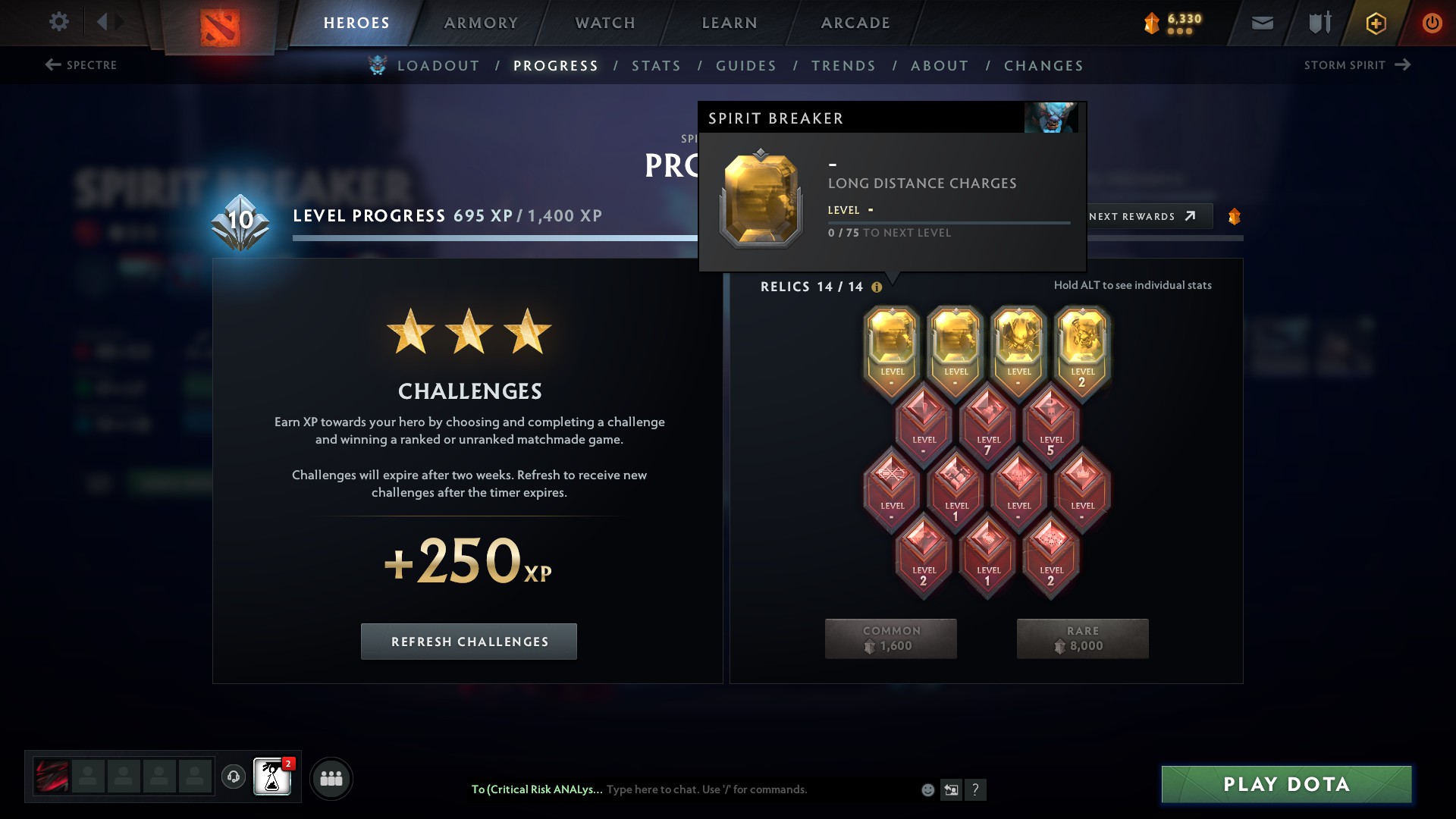Open the settings gear icon
Viewport: 1456px width, 819px height.
tap(58, 22)
